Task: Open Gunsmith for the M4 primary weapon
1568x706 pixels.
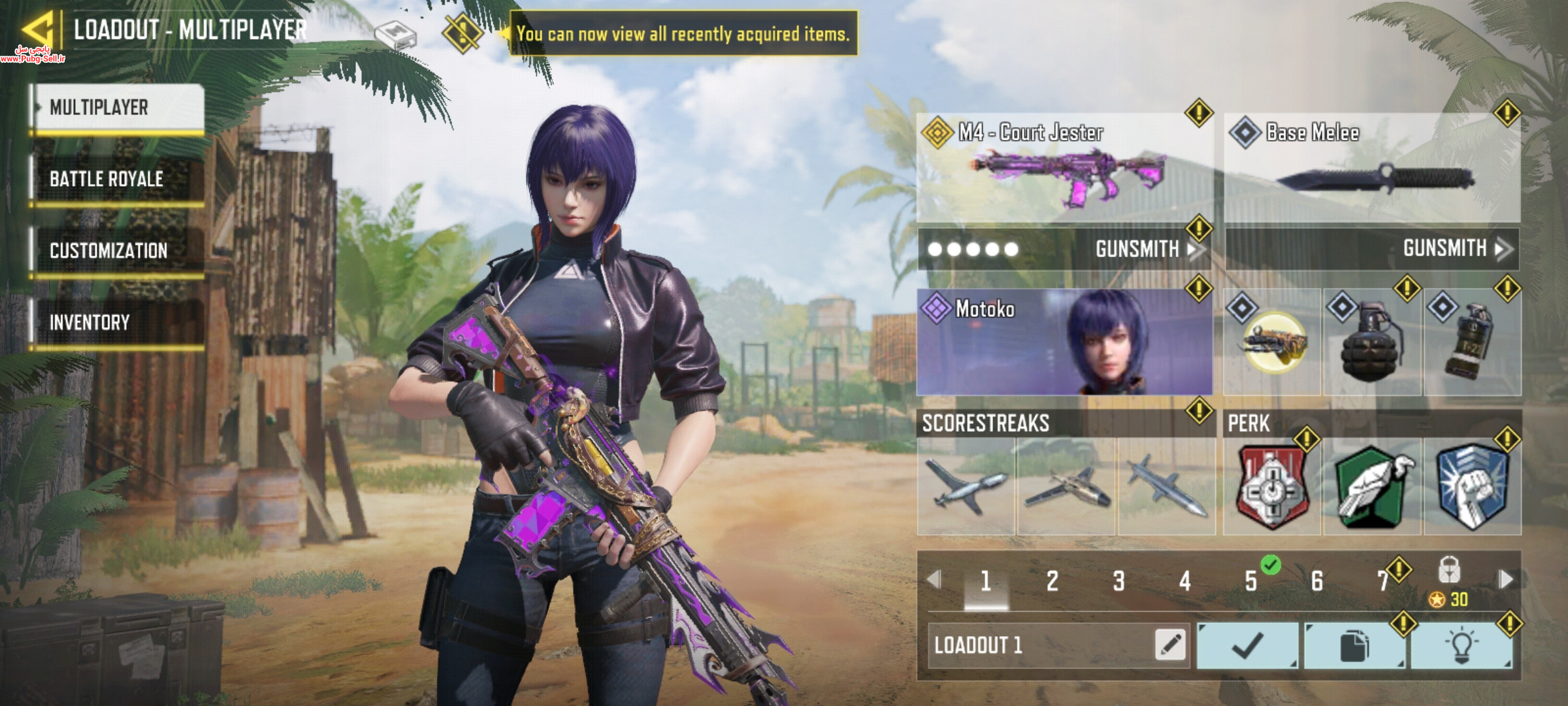Action: click(x=1143, y=249)
